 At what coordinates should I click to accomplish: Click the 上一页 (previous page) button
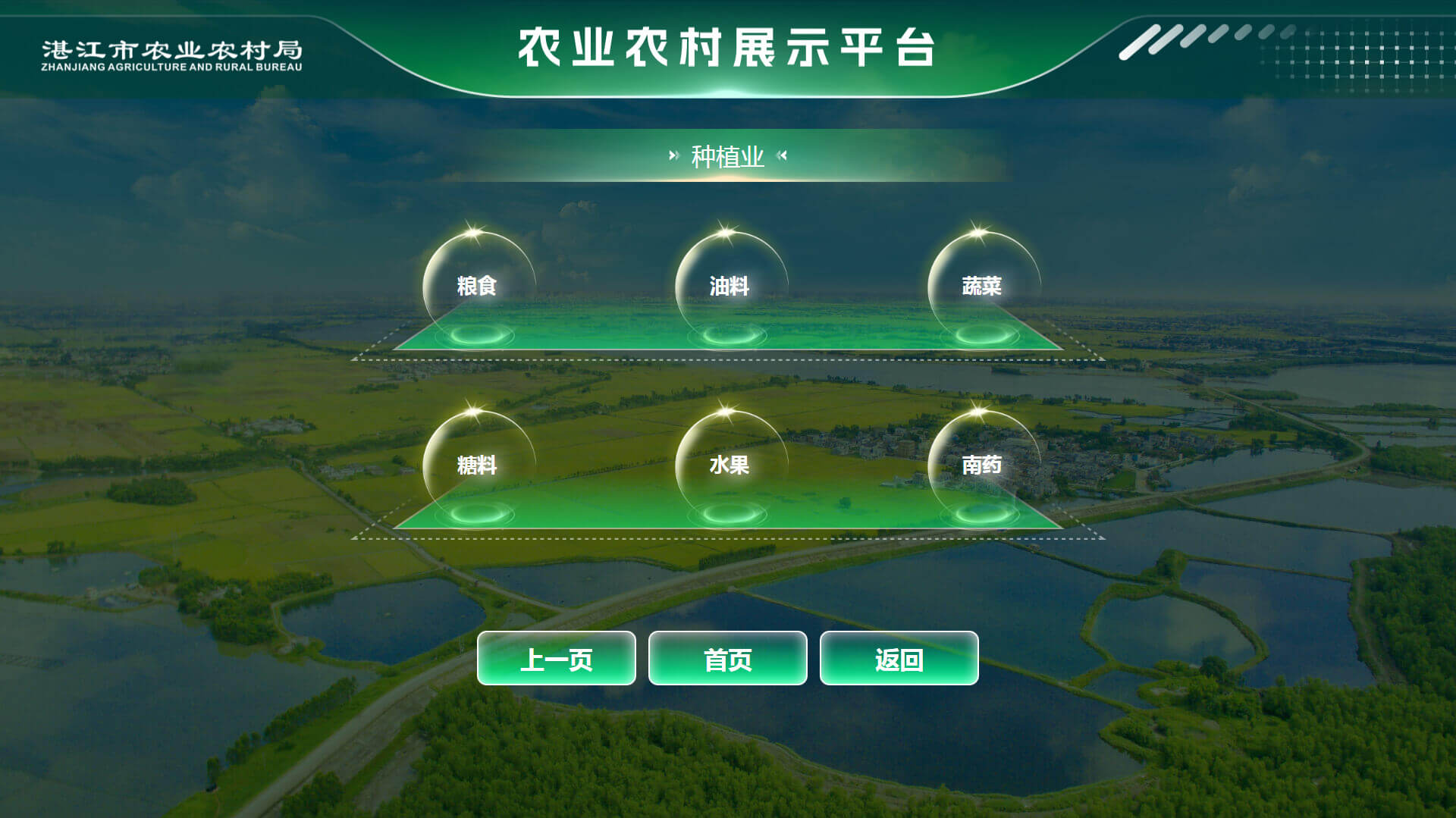click(556, 659)
